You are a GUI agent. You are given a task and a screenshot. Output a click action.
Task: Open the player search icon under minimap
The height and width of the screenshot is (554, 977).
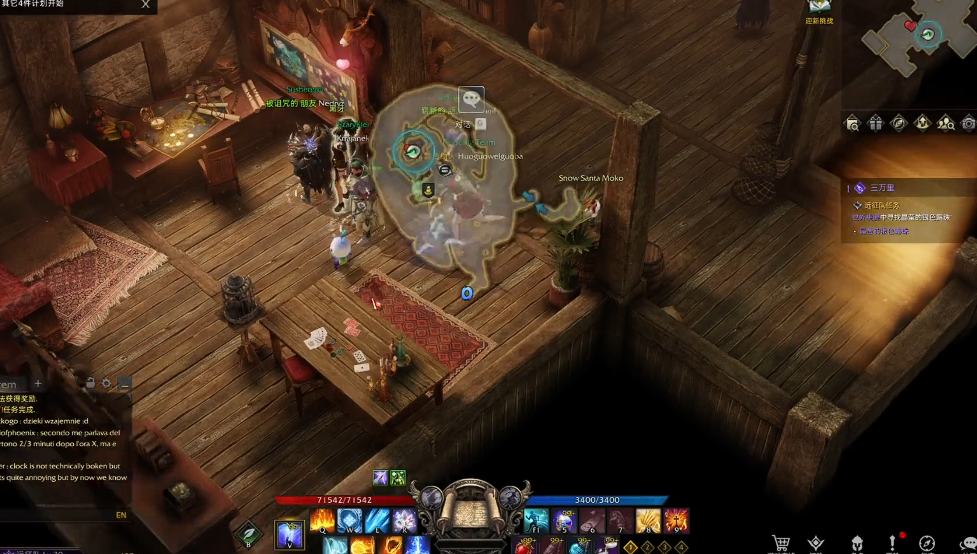(945, 123)
